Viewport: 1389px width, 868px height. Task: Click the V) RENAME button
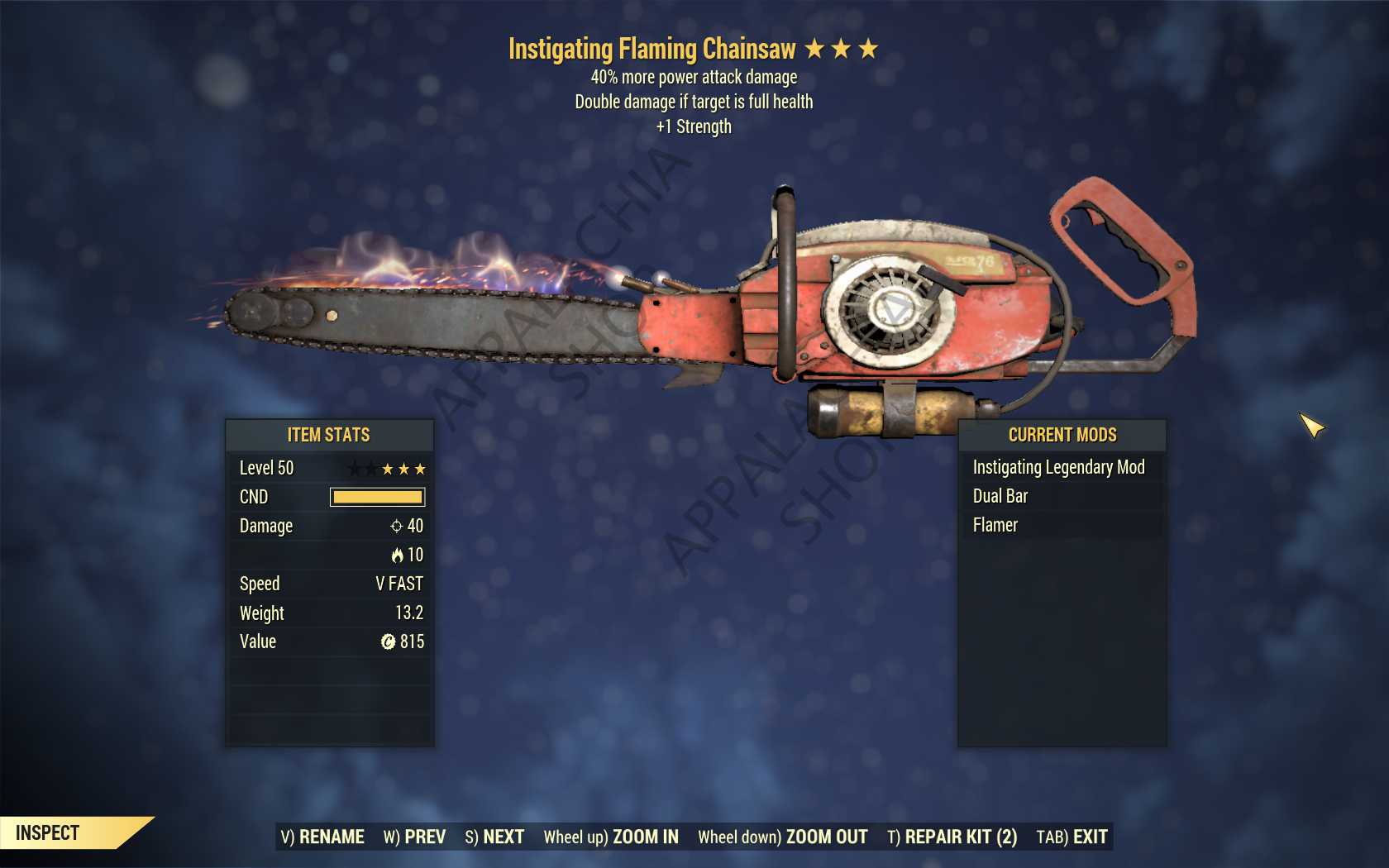coord(322,837)
